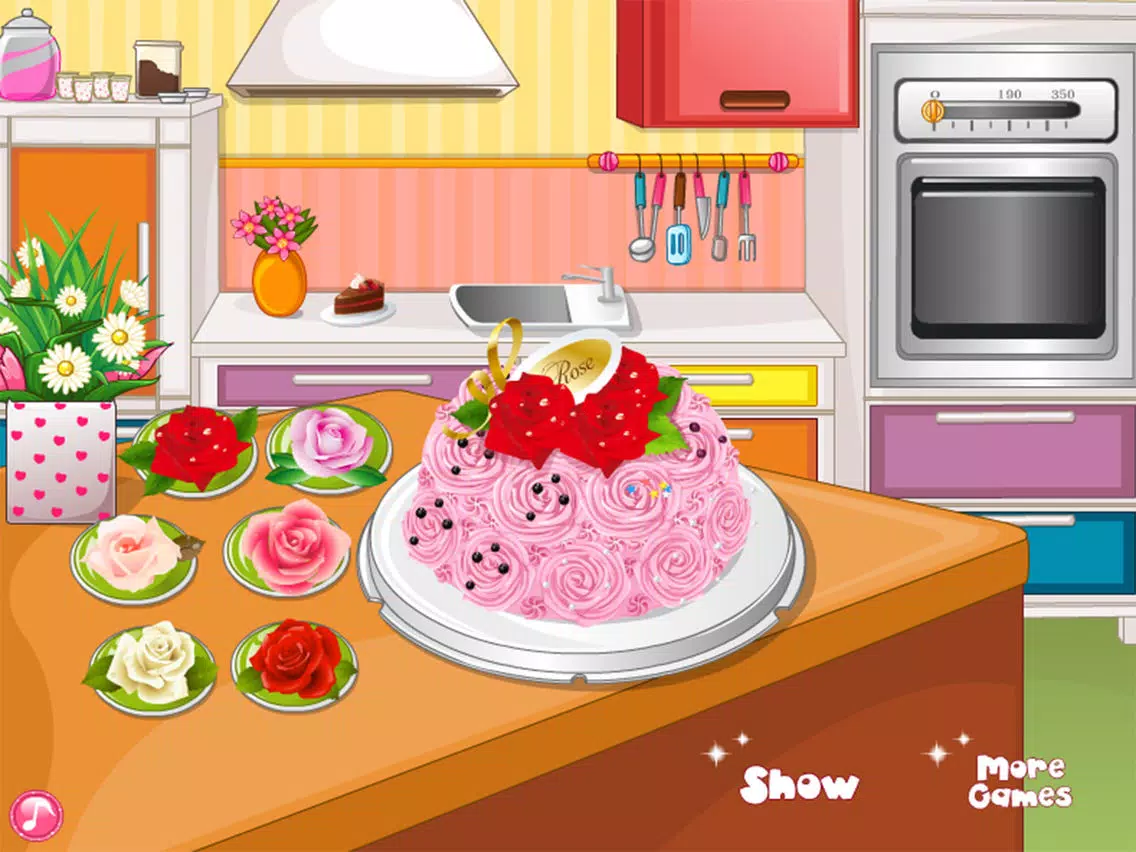Choose the pale peach rose plate
The width and height of the screenshot is (1136, 852).
pos(133,556)
